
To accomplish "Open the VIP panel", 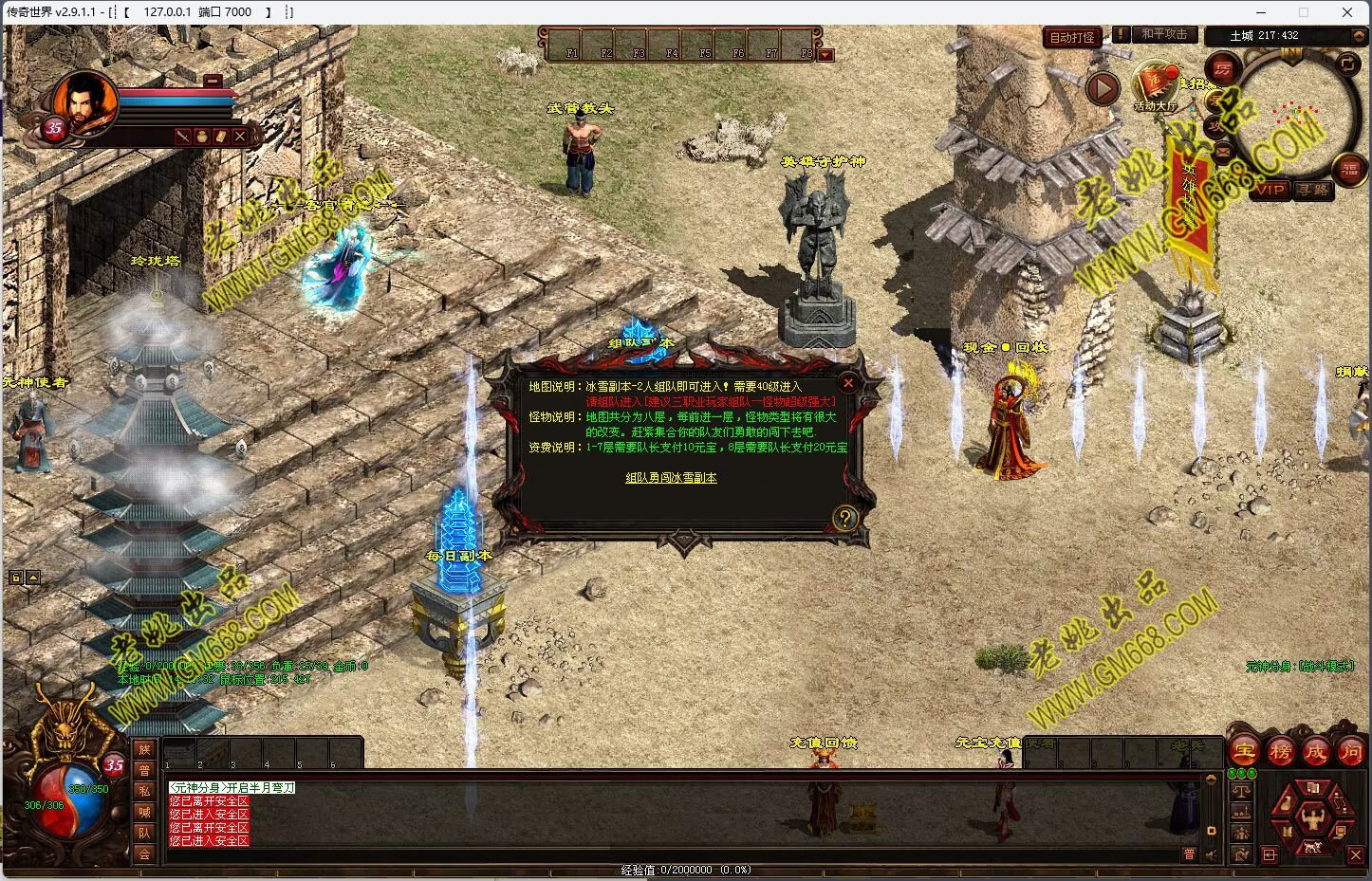I will [x=1270, y=190].
